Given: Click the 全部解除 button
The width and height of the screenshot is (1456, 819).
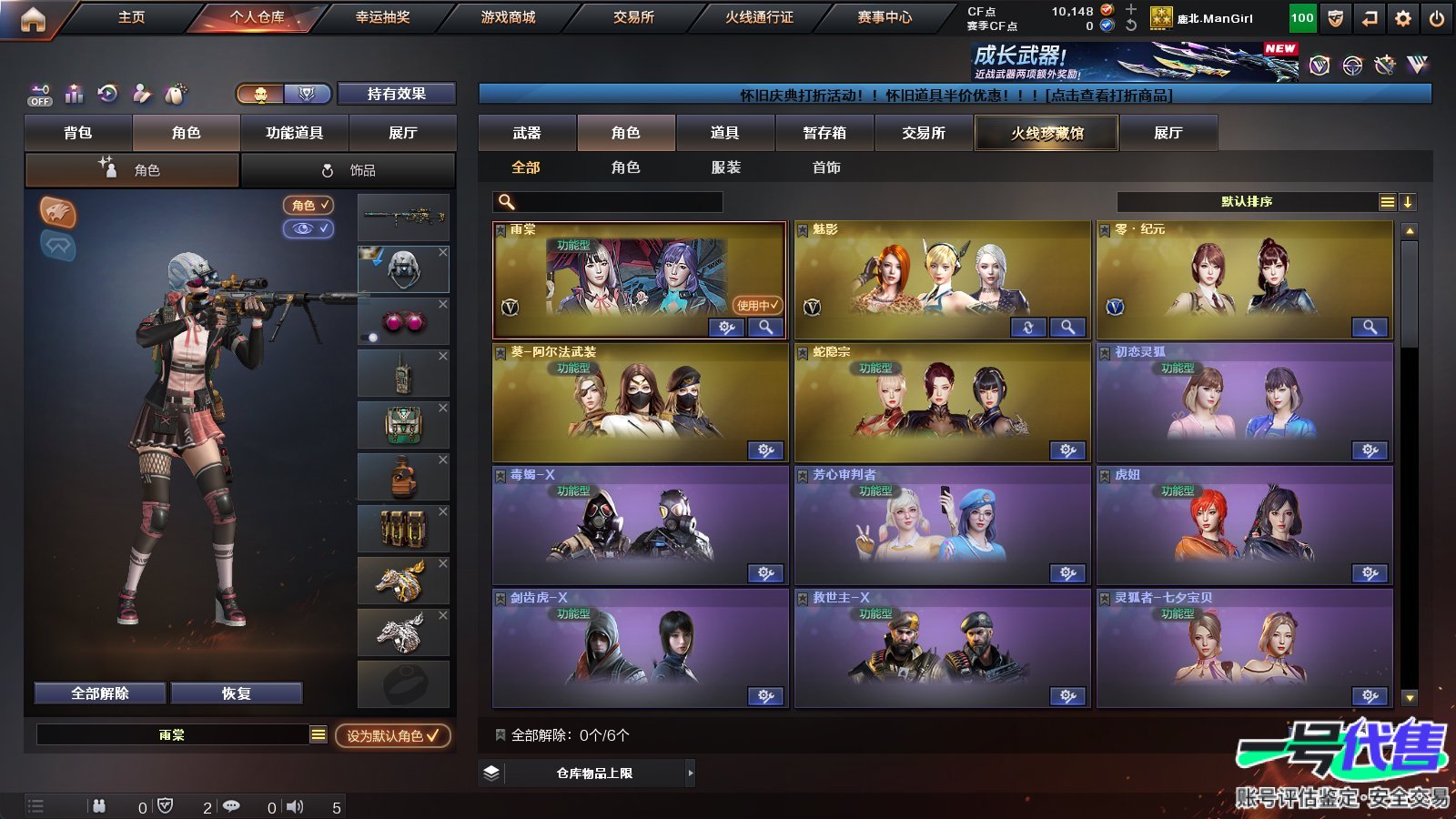Looking at the screenshot, I should 99,693.
